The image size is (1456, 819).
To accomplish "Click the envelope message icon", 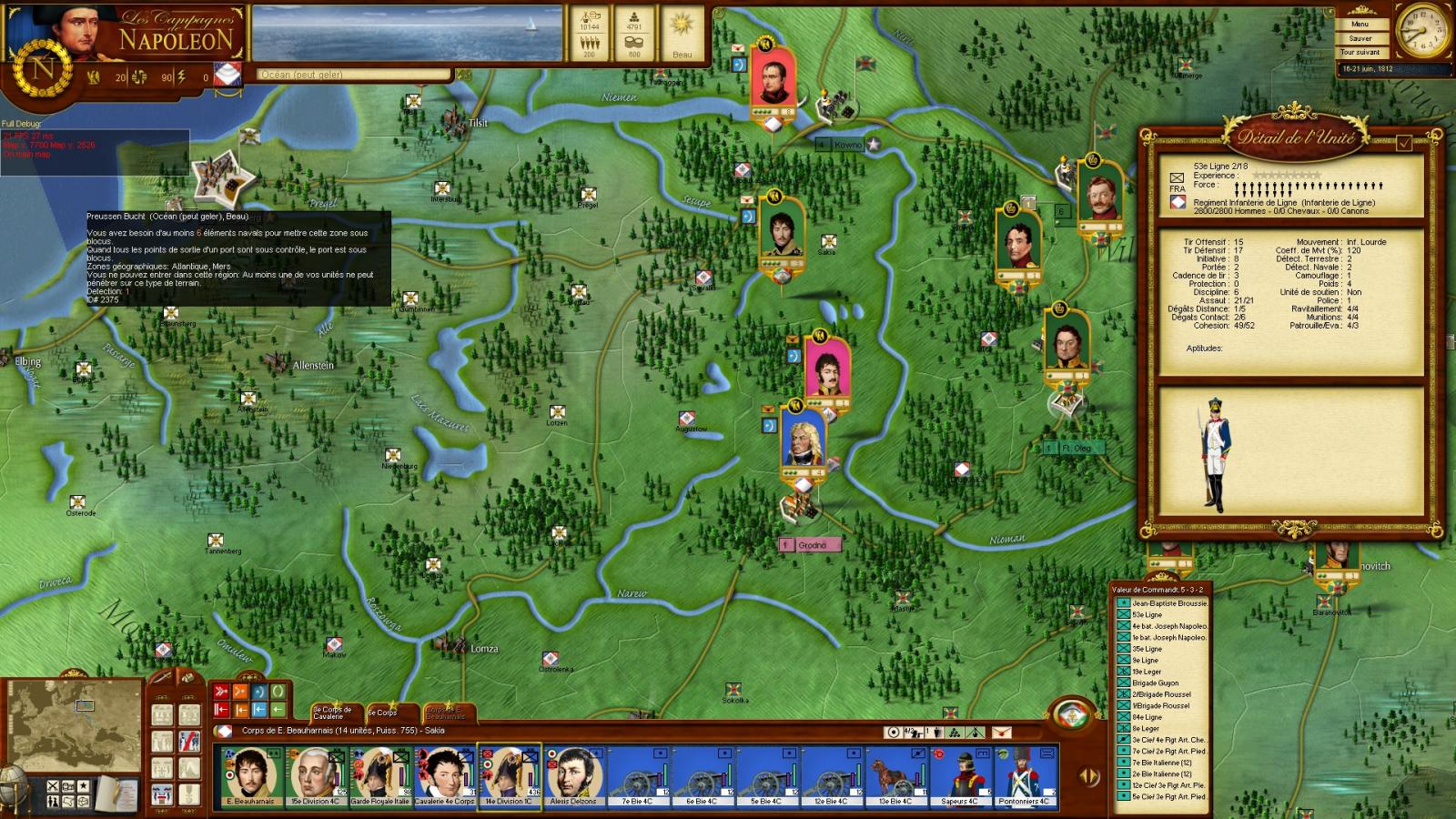I will point(1001,732).
